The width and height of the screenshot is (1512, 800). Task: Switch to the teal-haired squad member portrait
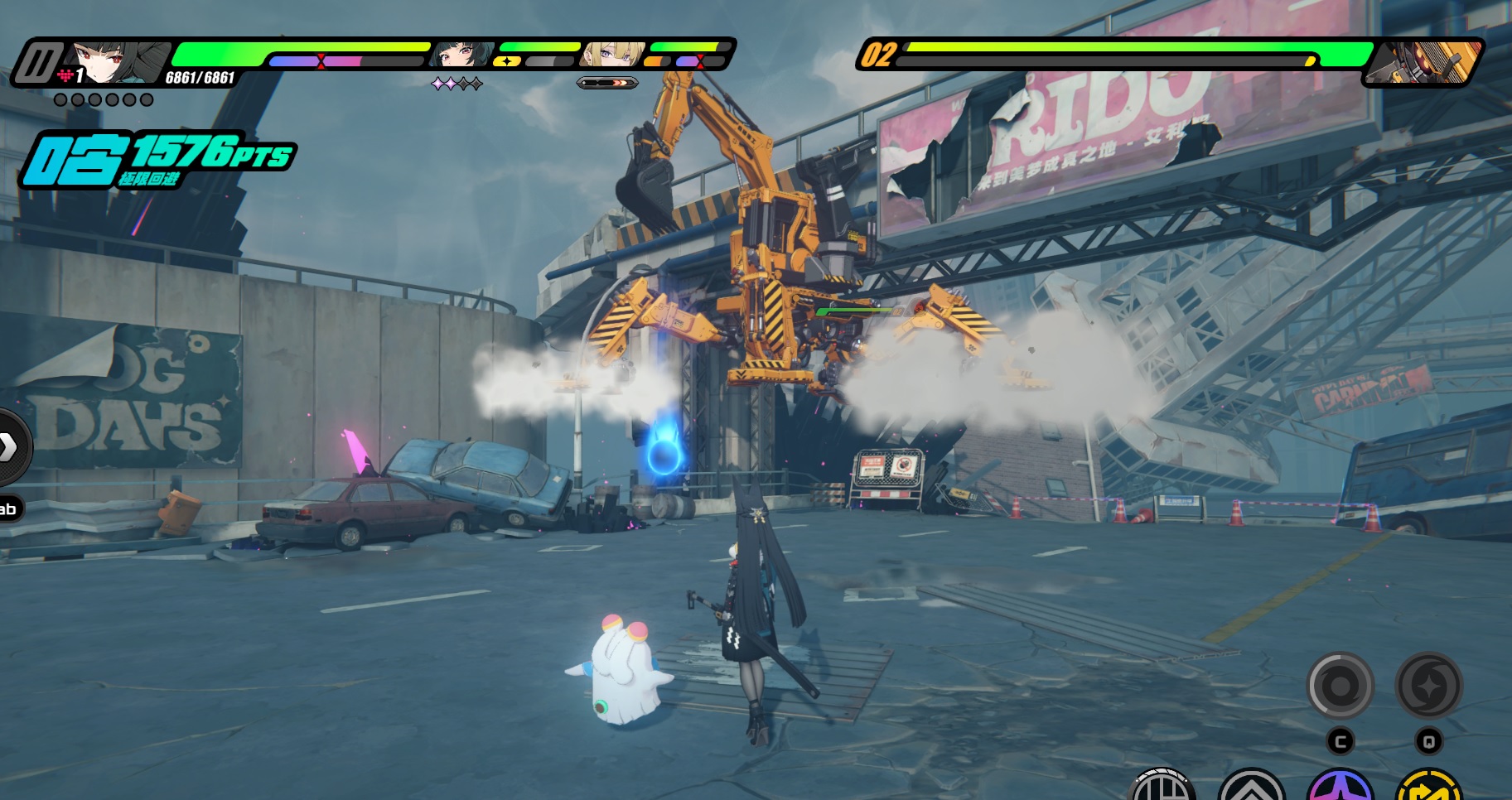point(458,55)
